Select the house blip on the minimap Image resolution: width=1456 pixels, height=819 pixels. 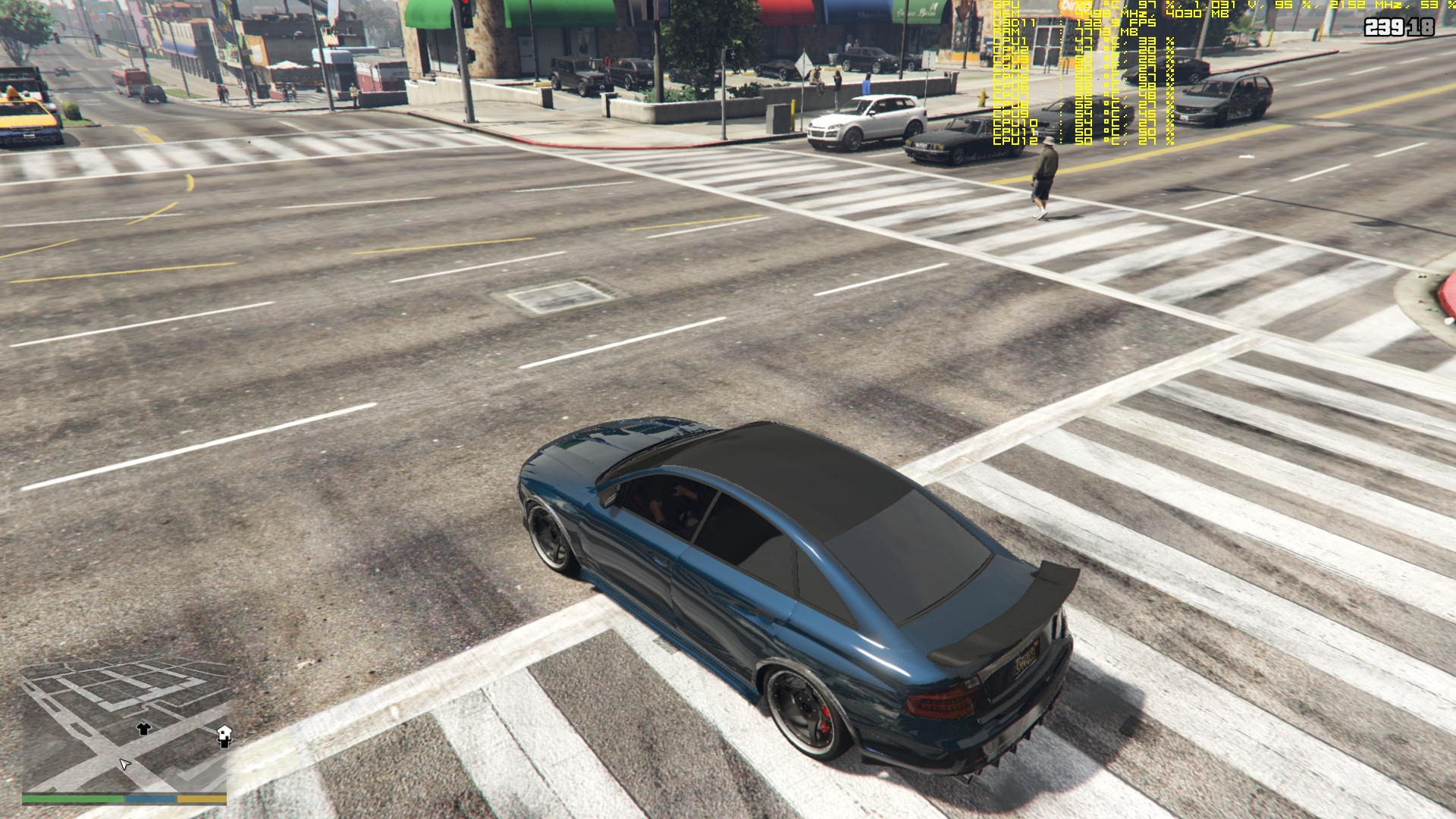[224, 735]
